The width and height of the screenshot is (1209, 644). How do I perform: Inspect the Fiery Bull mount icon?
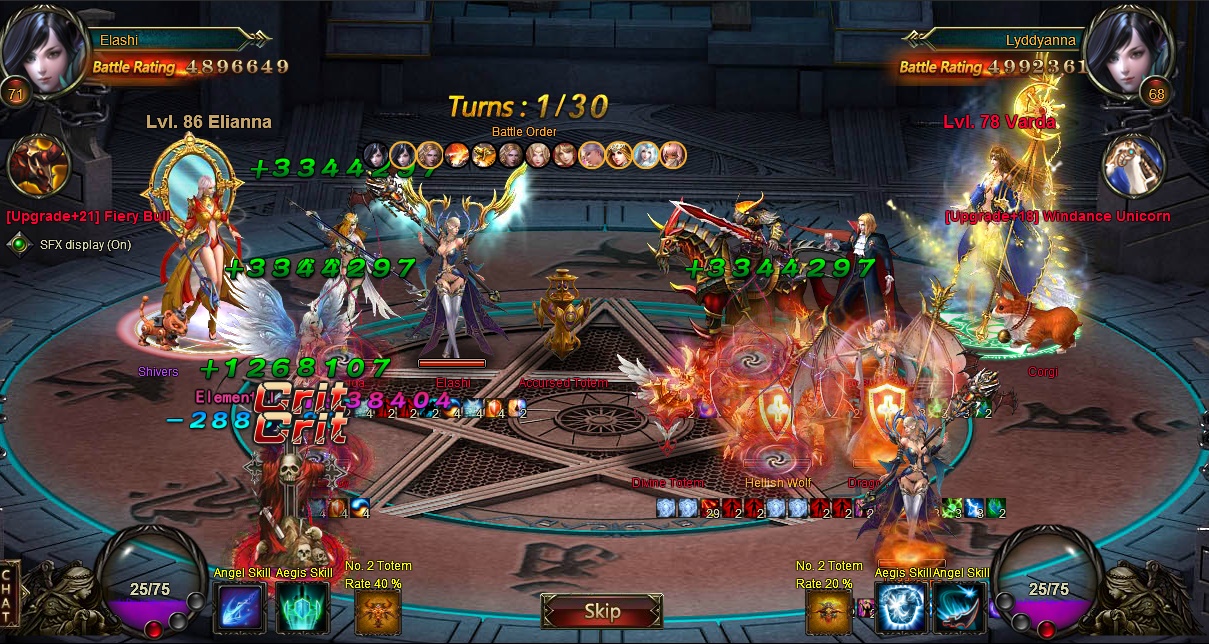(39, 166)
